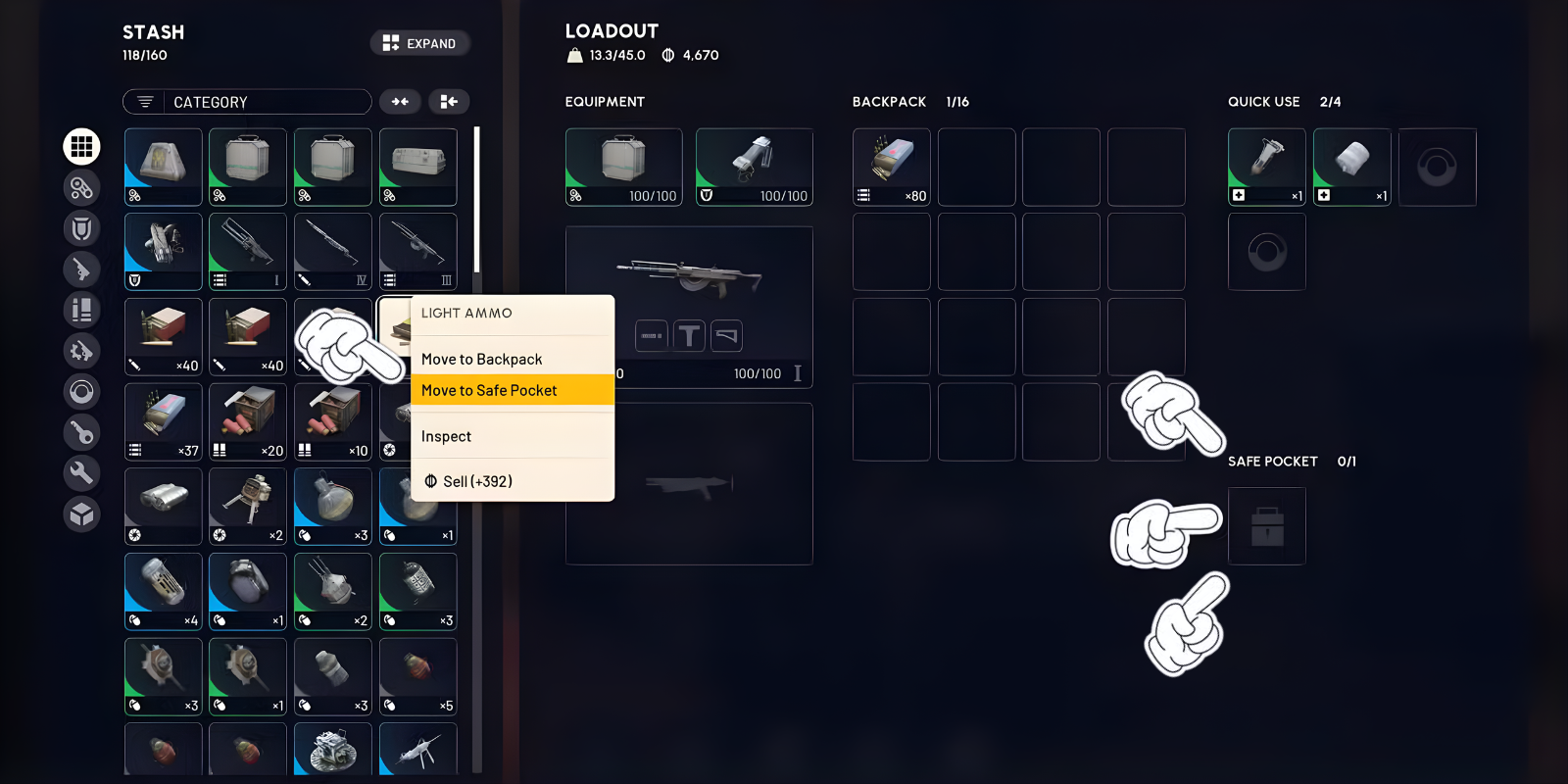1568x784 pixels.
Task: Click the sort-compress arrows button near Category
Action: click(400, 101)
